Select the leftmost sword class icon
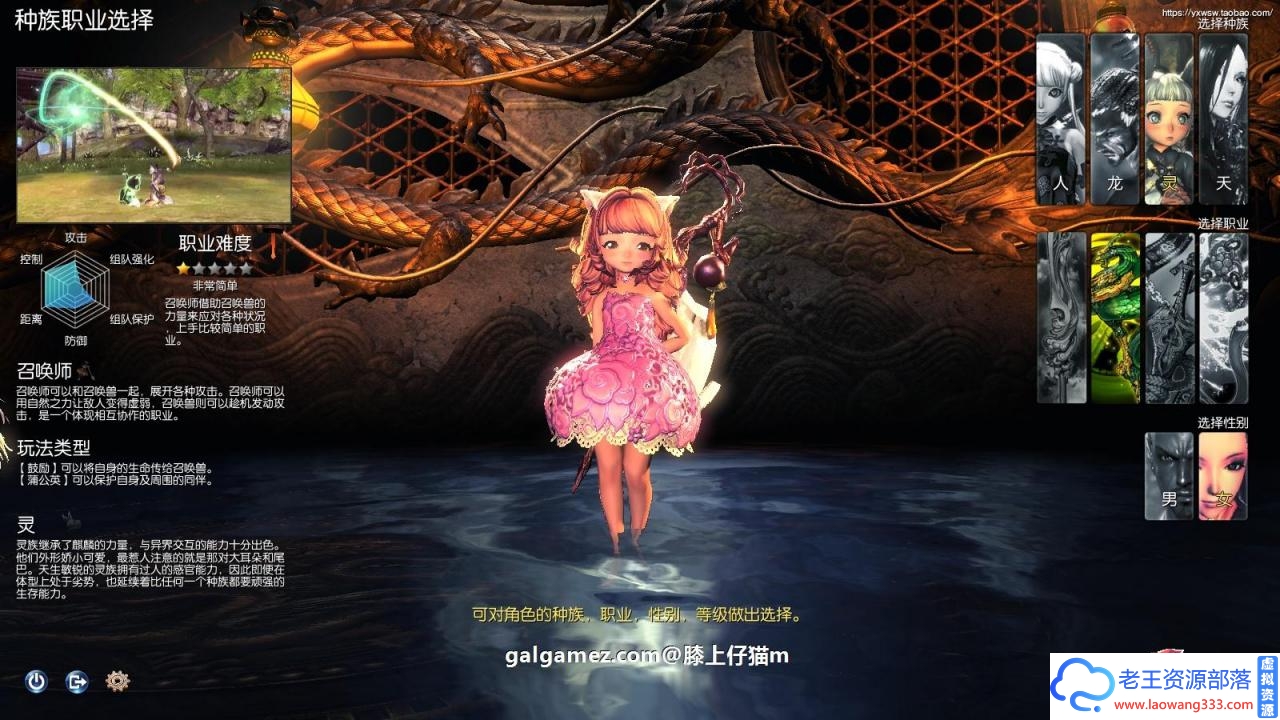Screen dimensions: 1280x720 [x=1059, y=315]
